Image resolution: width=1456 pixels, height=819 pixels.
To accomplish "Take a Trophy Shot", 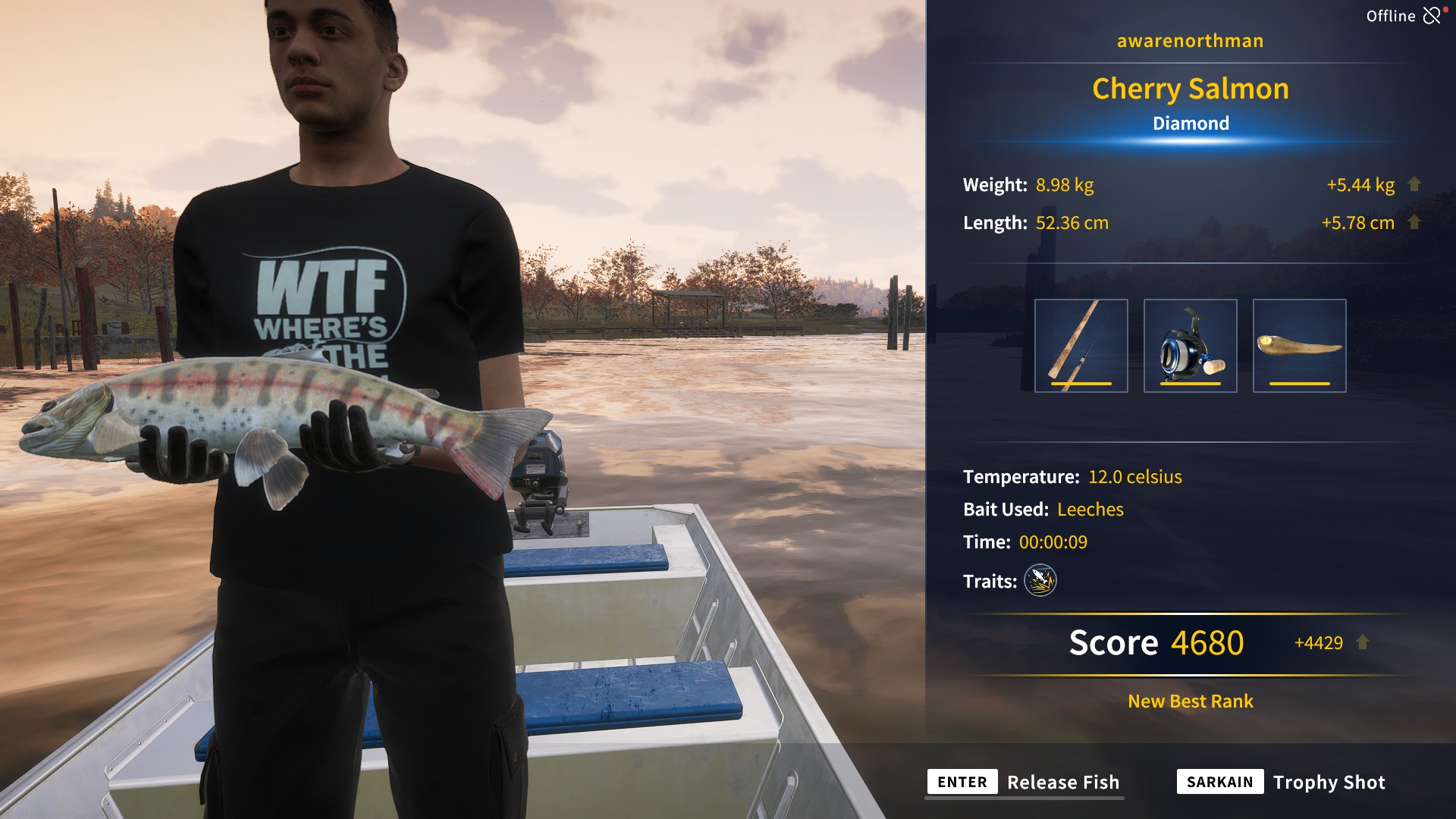I will 1281,782.
